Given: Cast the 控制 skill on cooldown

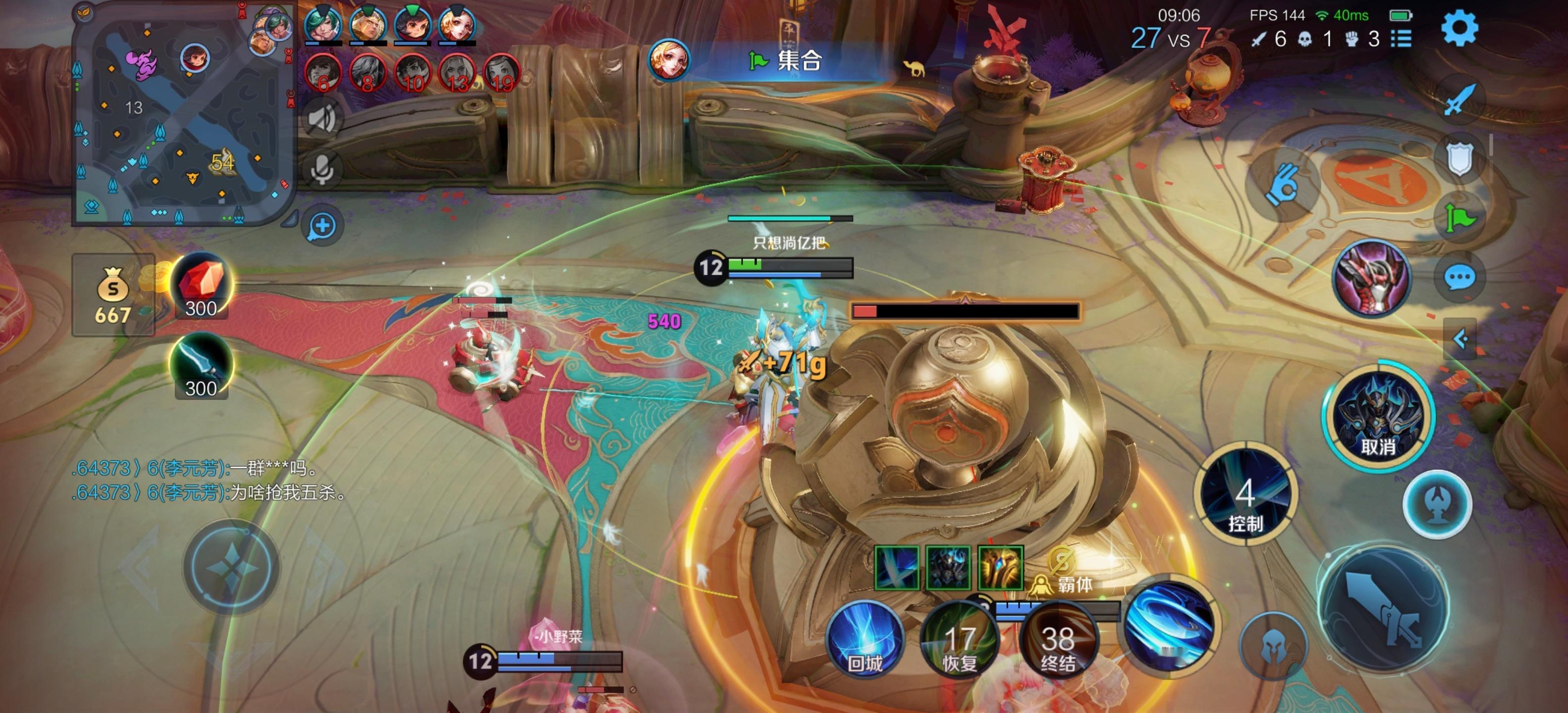Looking at the screenshot, I should [1245, 494].
